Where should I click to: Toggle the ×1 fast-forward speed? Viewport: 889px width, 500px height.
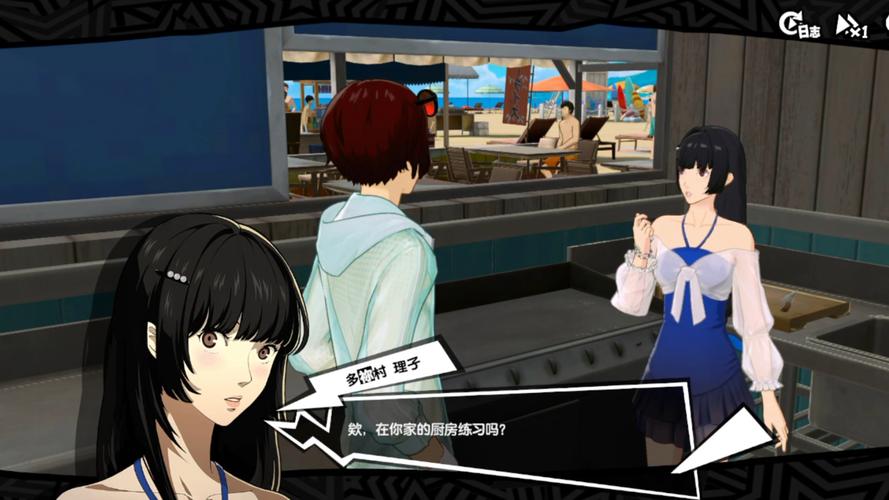(852, 26)
